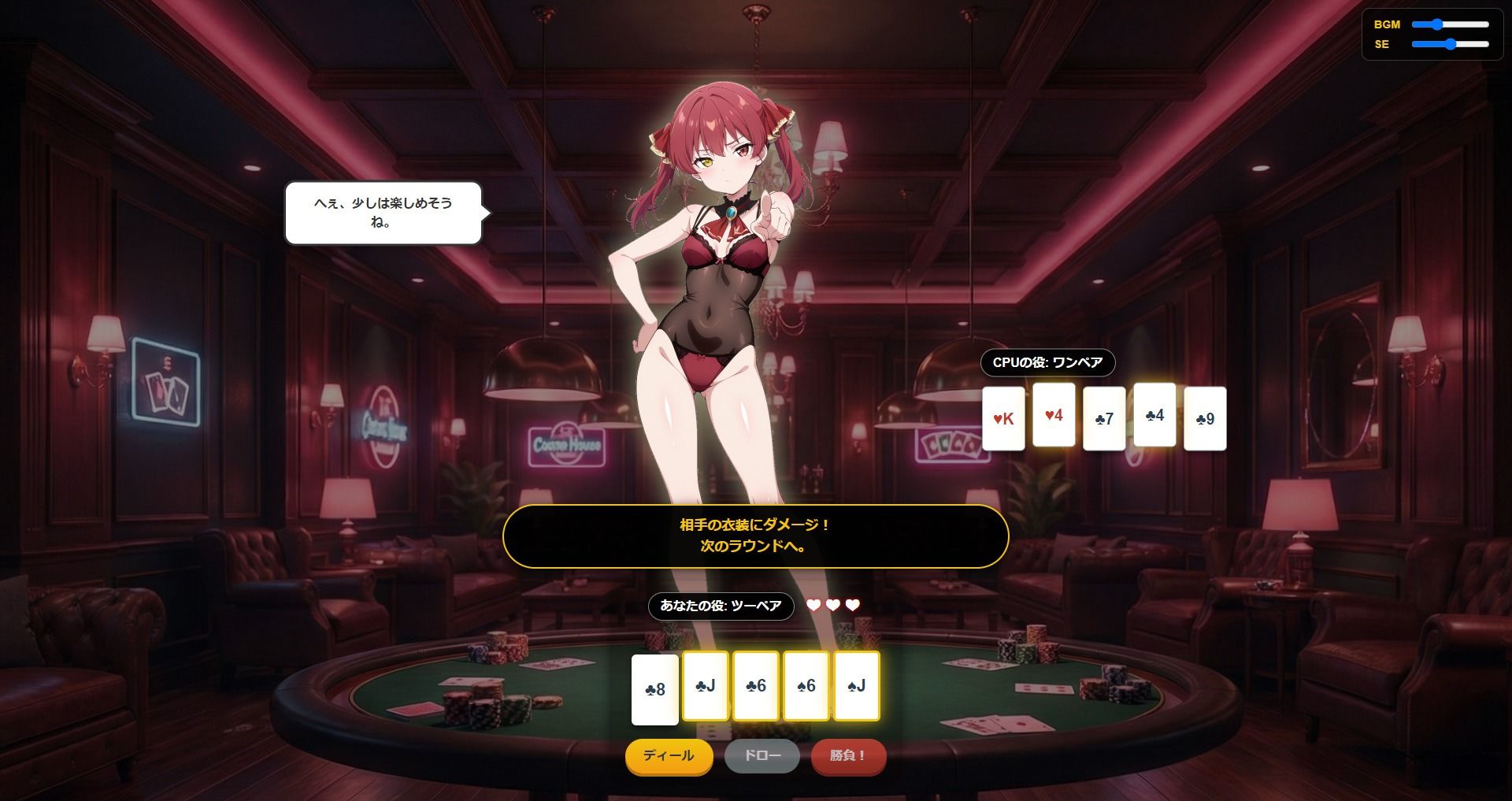Click the CPU's ♣9 card
Viewport: 1512px width, 801px height.
coord(1205,418)
